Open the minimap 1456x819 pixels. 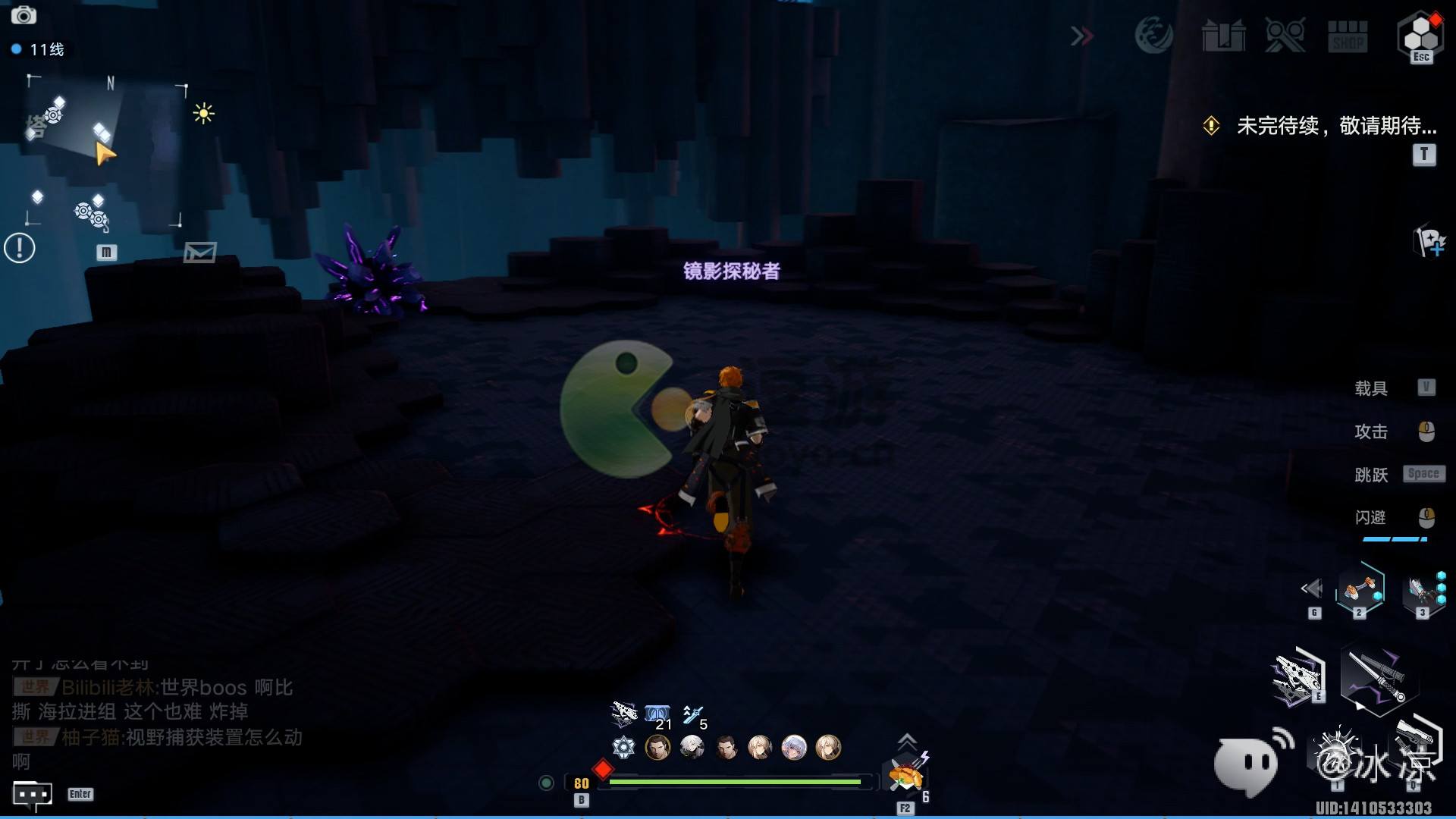coord(105,152)
